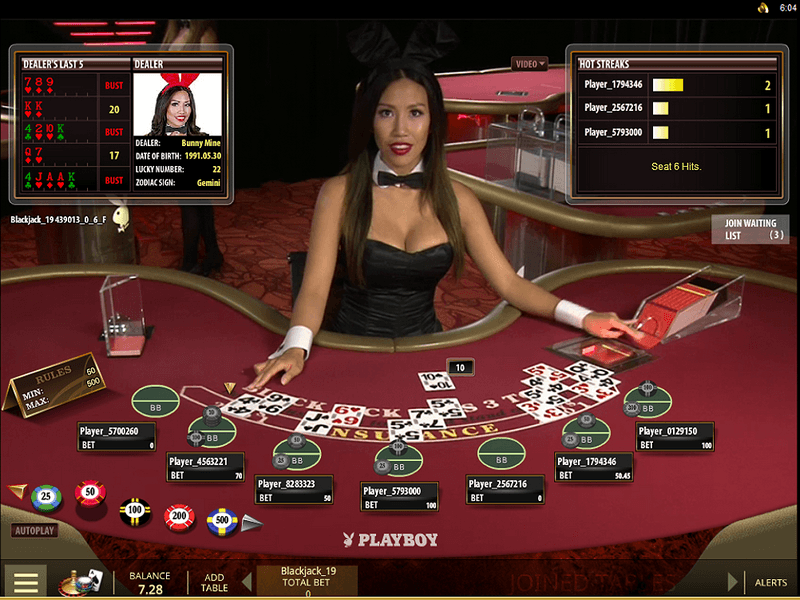Open the hamburger main menu
Image resolution: width=800 pixels, height=600 pixels.
(x=26, y=582)
